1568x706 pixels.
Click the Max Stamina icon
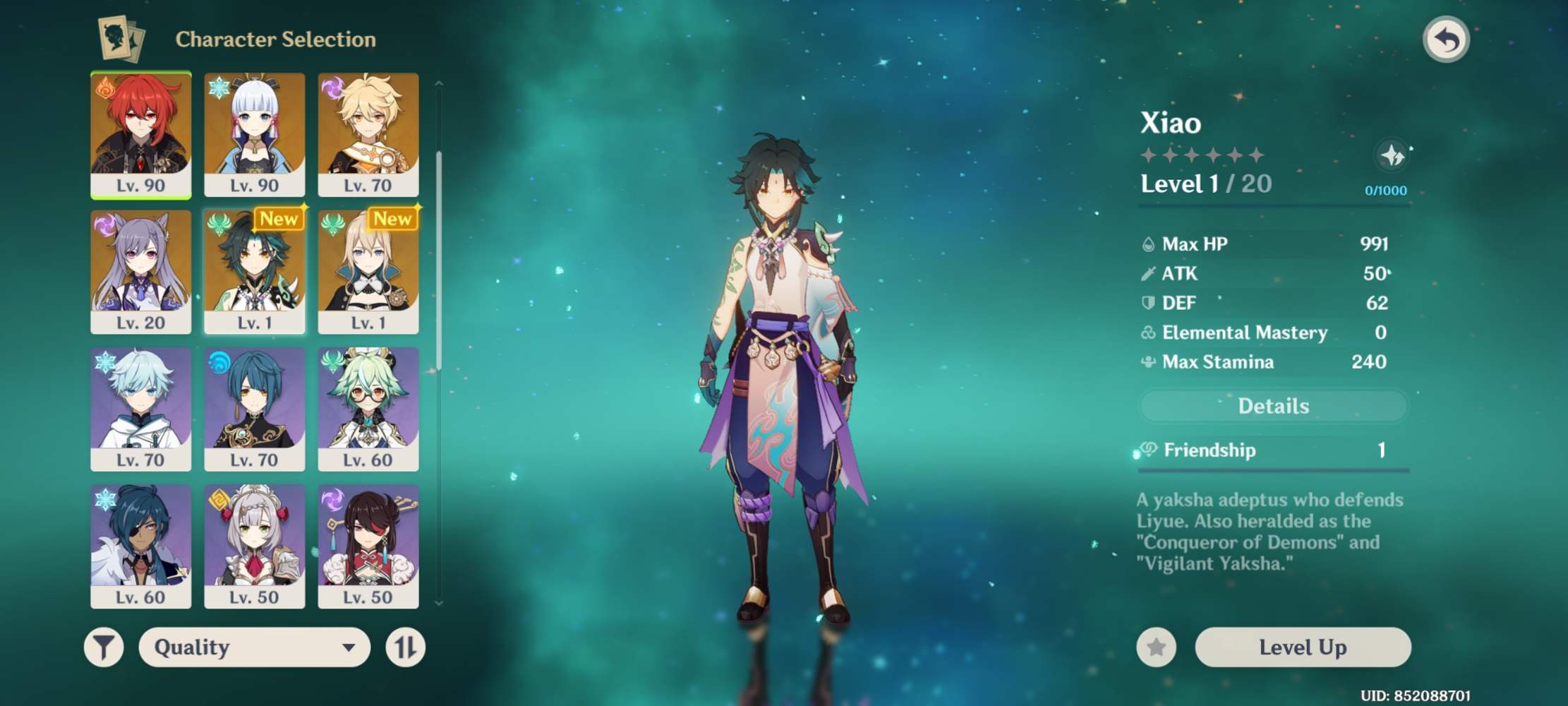[1149, 361]
